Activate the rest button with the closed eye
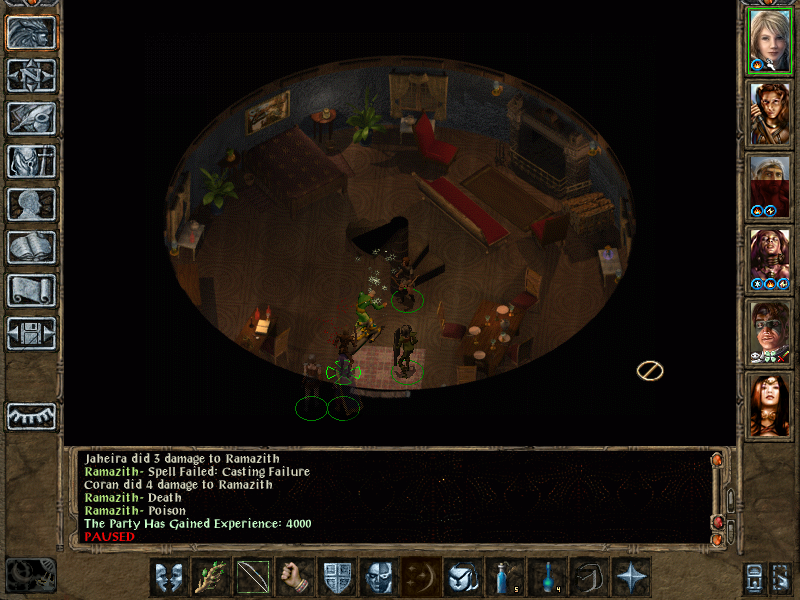Viewport: 800px width, 600px height. 32,416
